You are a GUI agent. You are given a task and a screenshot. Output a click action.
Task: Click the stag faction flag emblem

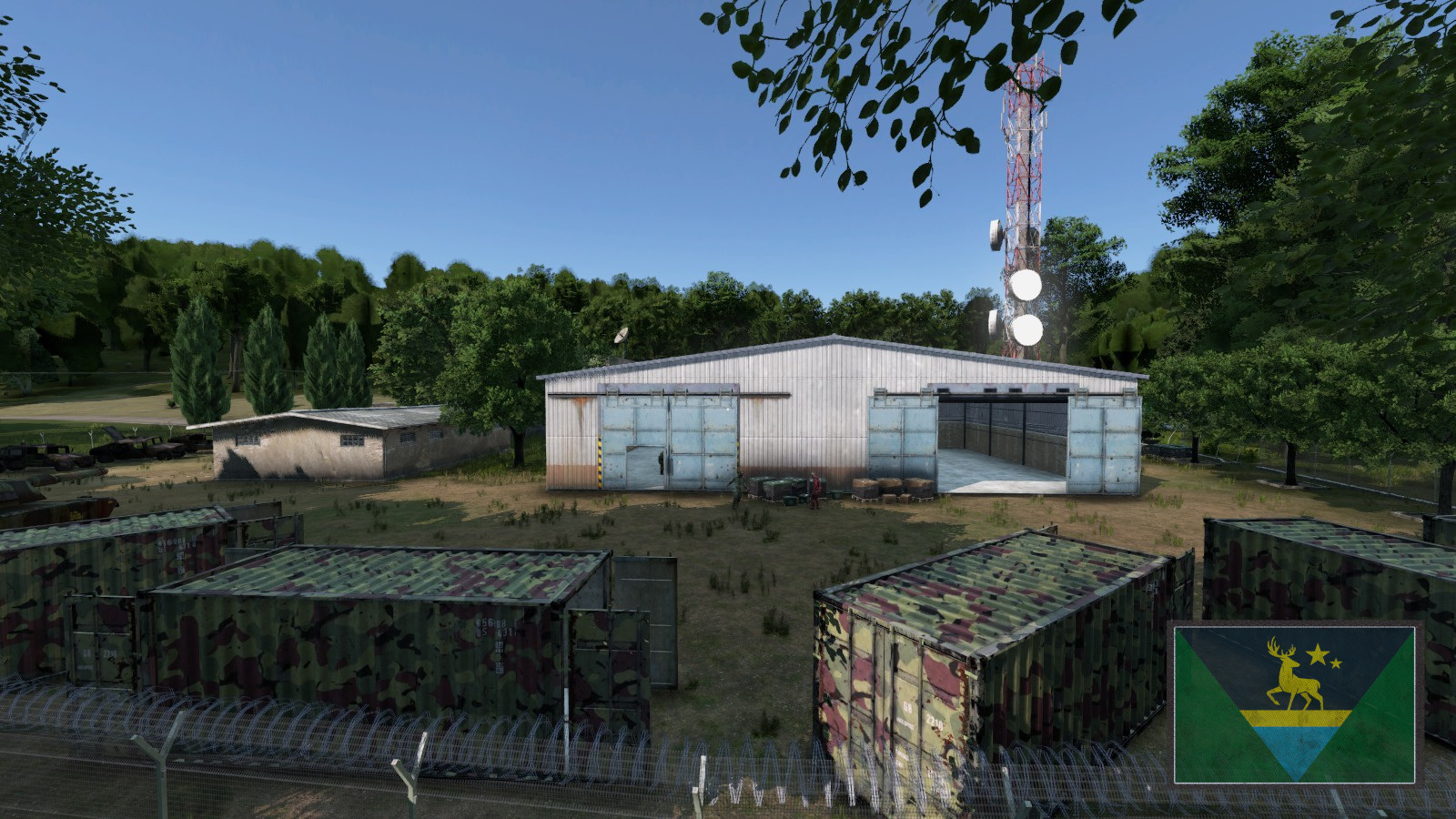coord(1294,703)
